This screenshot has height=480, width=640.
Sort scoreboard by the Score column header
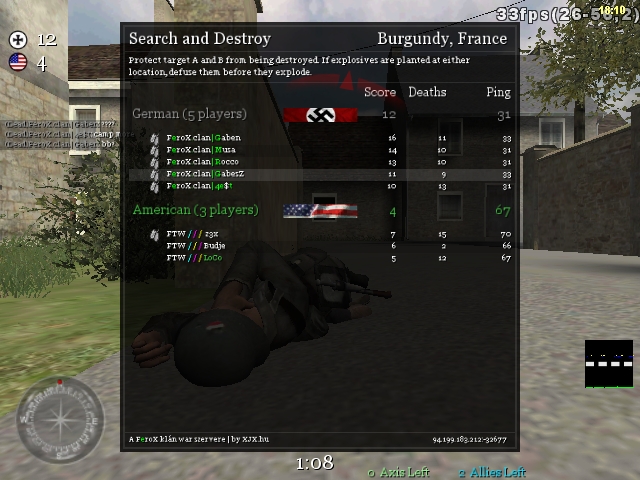(380, 92)
